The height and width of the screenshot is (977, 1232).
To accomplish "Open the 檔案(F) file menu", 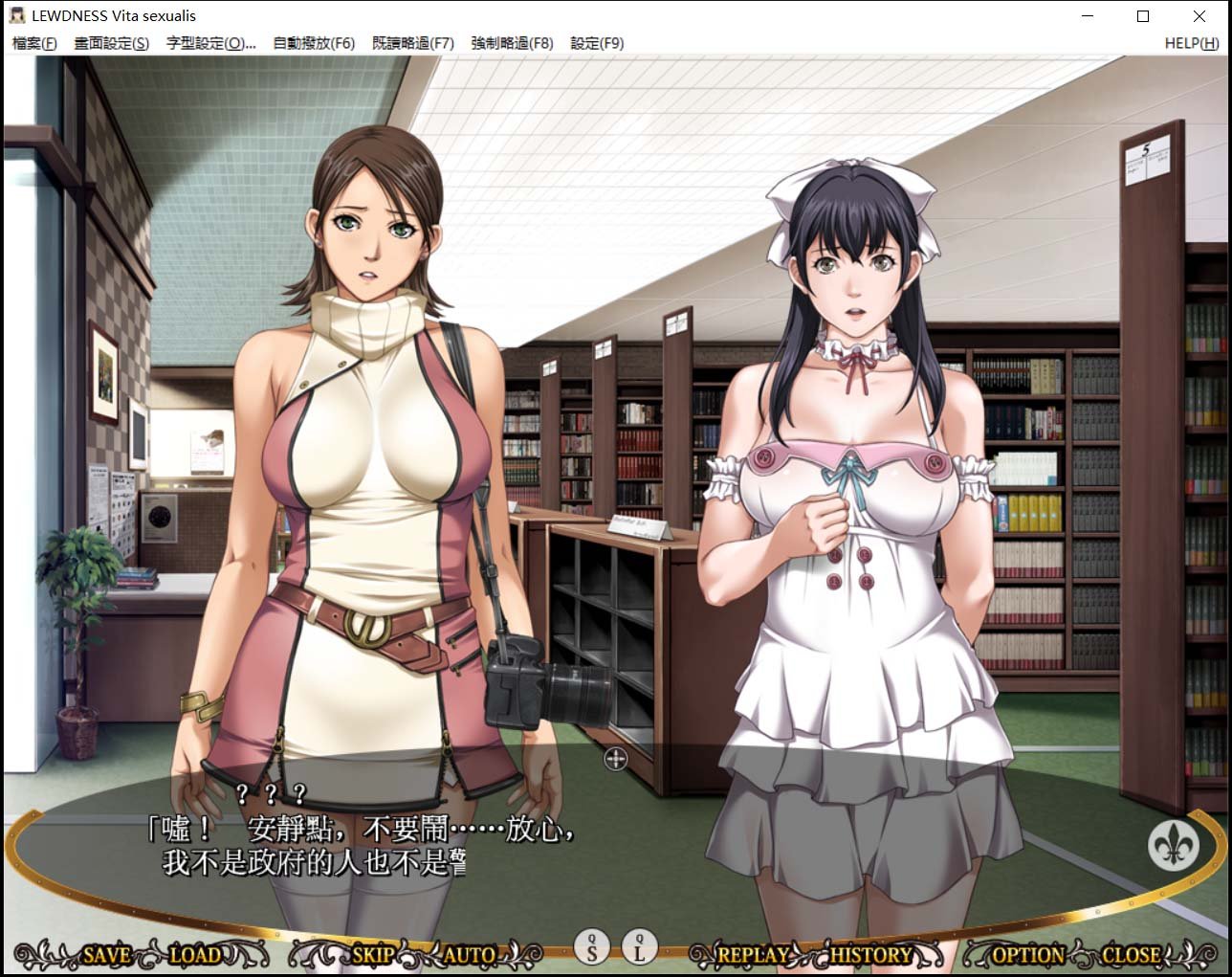I will (34, 43).
